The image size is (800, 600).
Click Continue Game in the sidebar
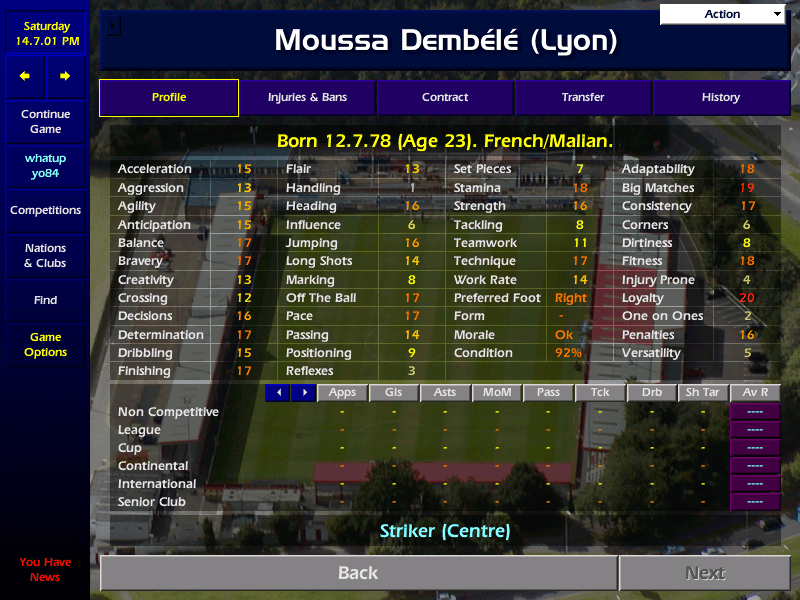(x=45, y=122)
